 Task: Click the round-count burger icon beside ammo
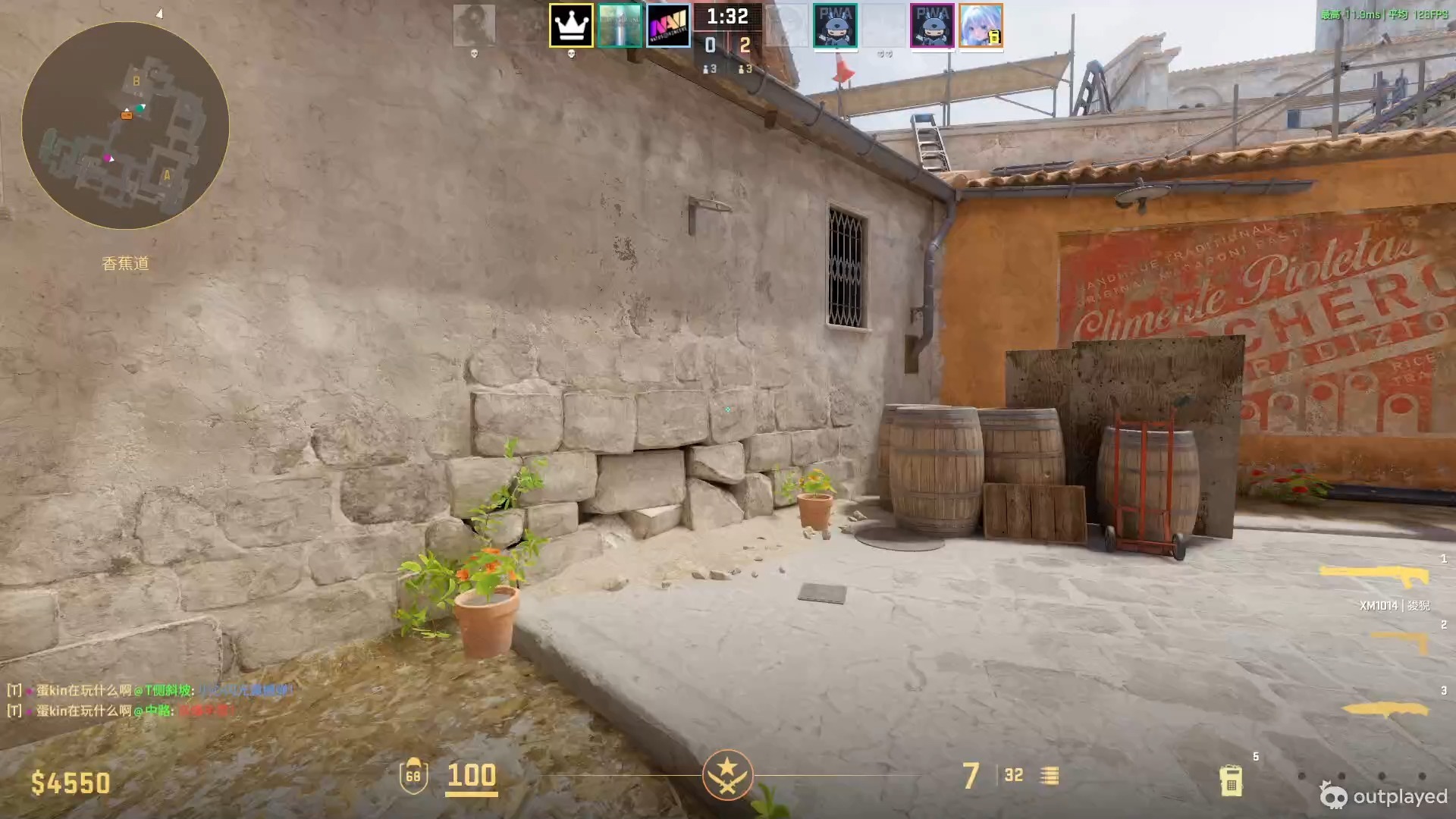tap(1050, 776)
